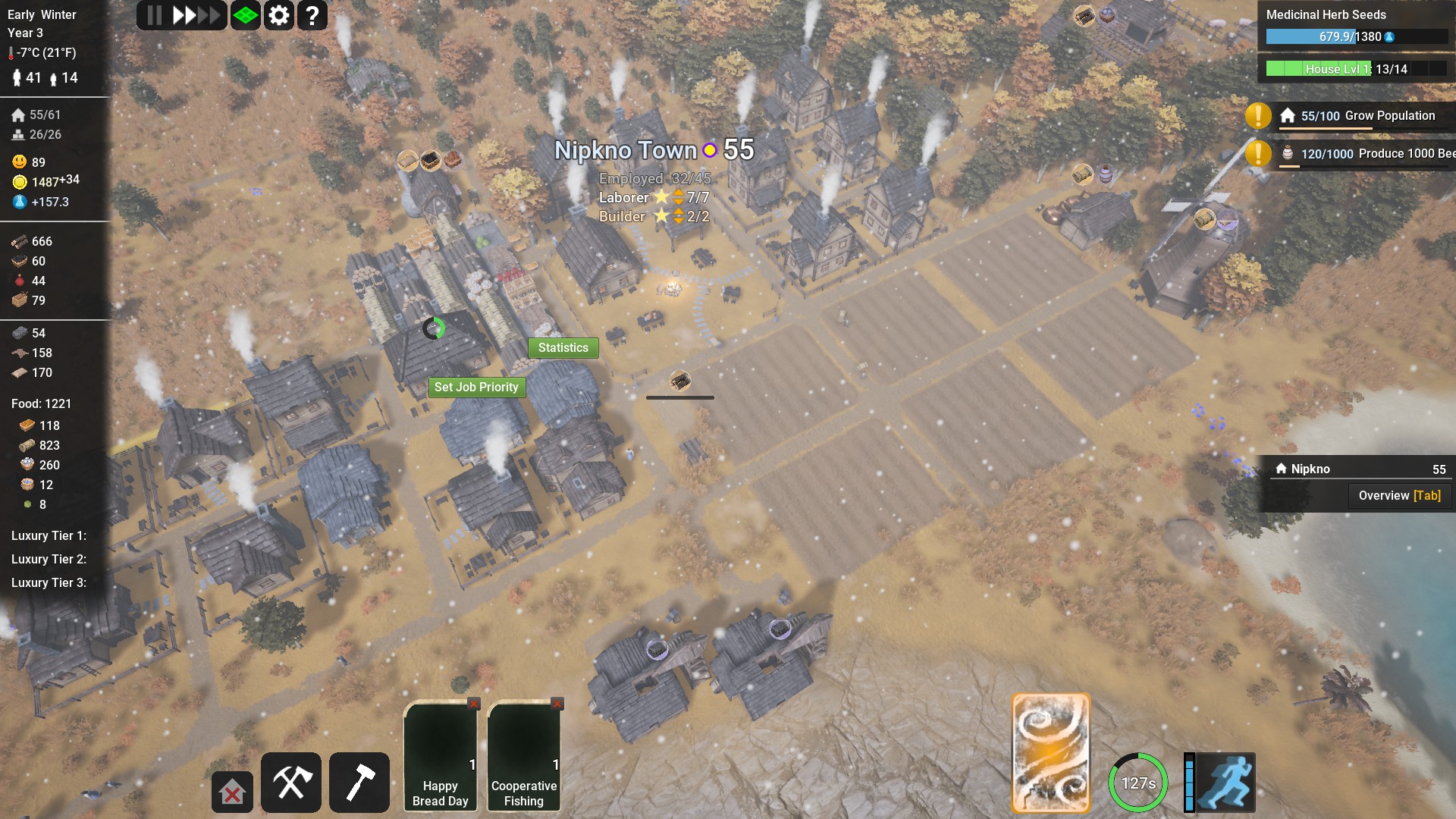The image size is (1456, 819).
Task: Select the Happy Bread Day card
Action: (x=440, y=755)
